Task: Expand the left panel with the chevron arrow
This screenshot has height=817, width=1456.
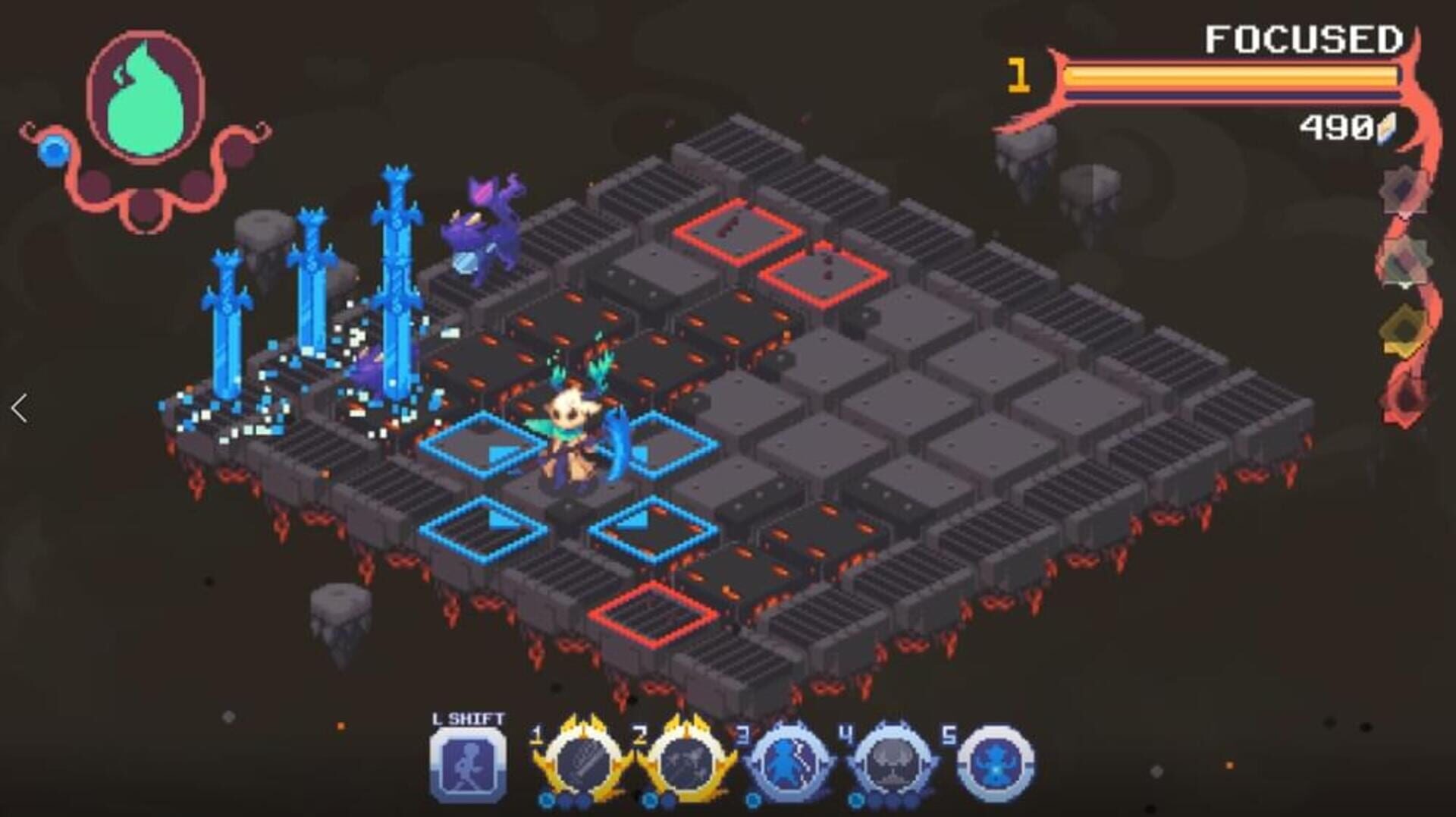Action: [x=19, y=407]
